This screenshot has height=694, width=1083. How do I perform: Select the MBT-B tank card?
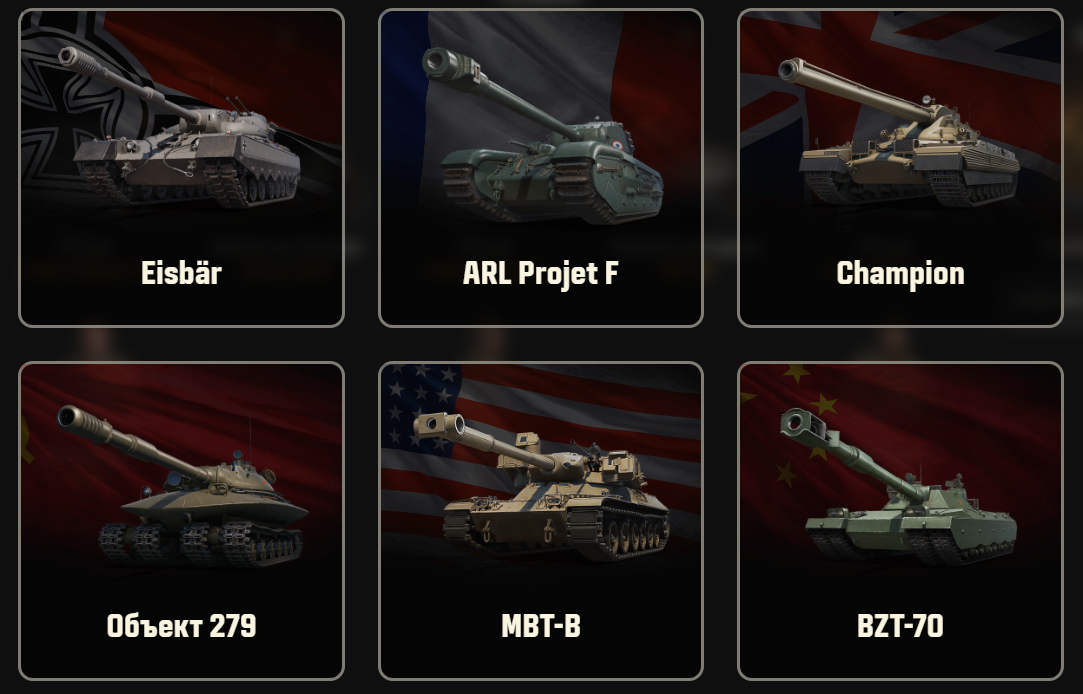click(x=540, y=520)
